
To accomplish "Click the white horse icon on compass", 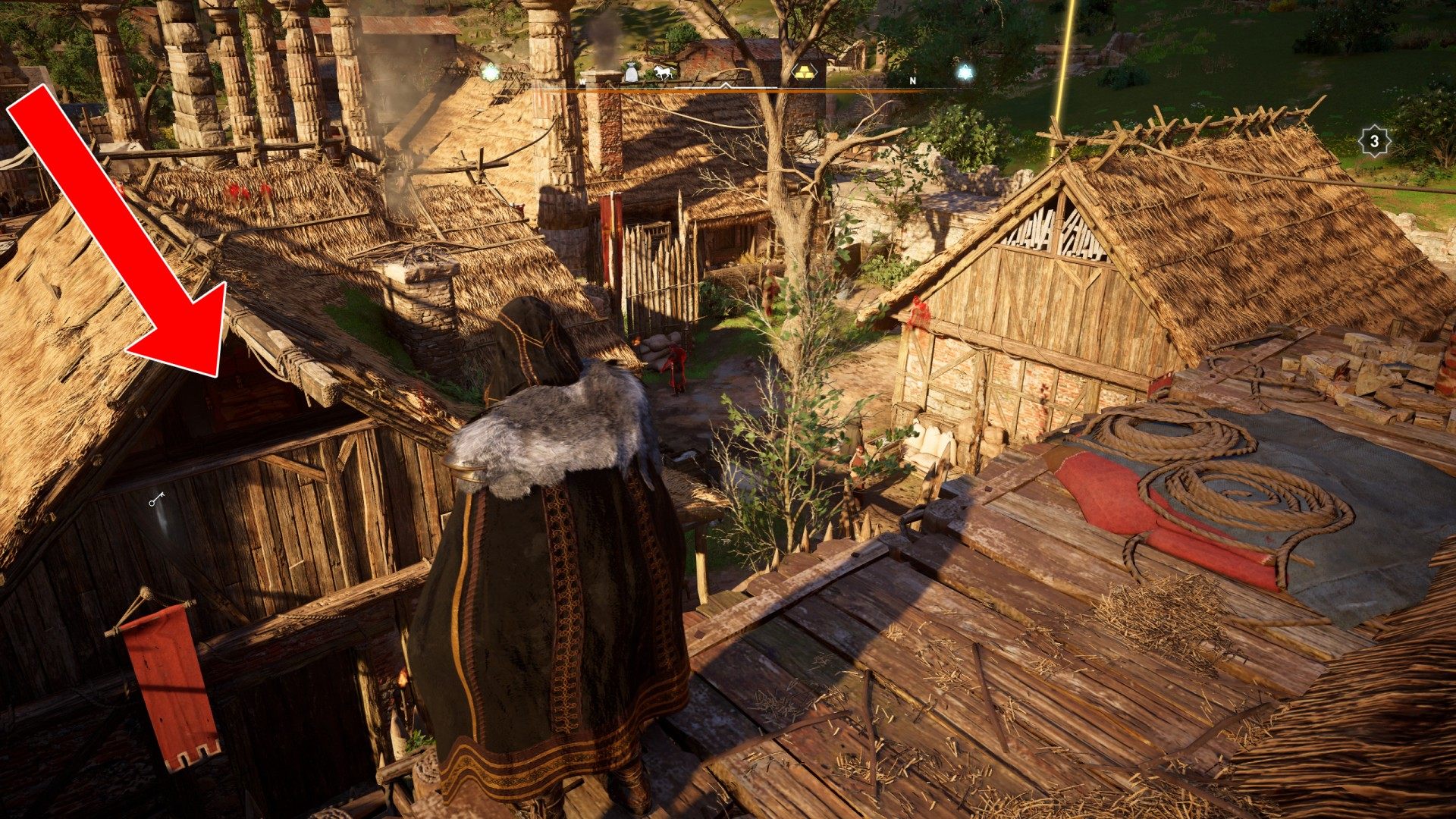I will click(664, 73).
